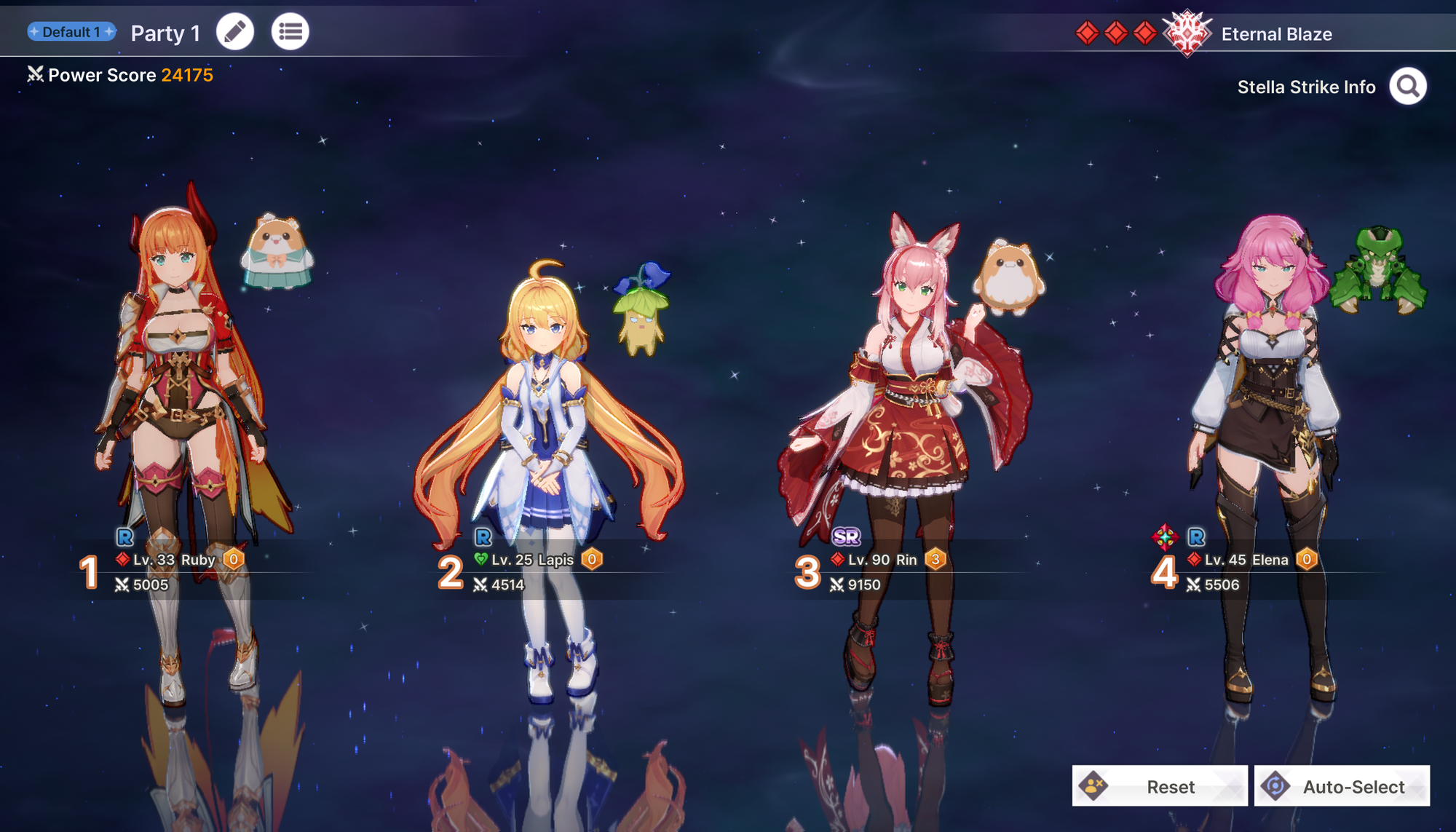
Task: Select Lapis's bluebell sprout pet
Action: click(641, 309)
